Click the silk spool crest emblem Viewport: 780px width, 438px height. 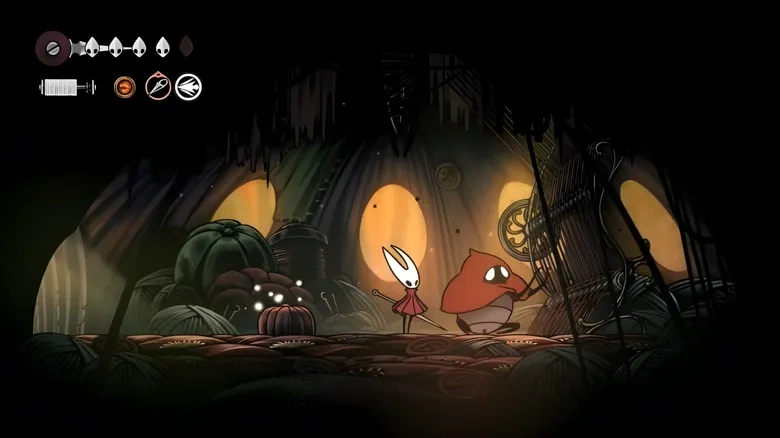pos(53,46)
